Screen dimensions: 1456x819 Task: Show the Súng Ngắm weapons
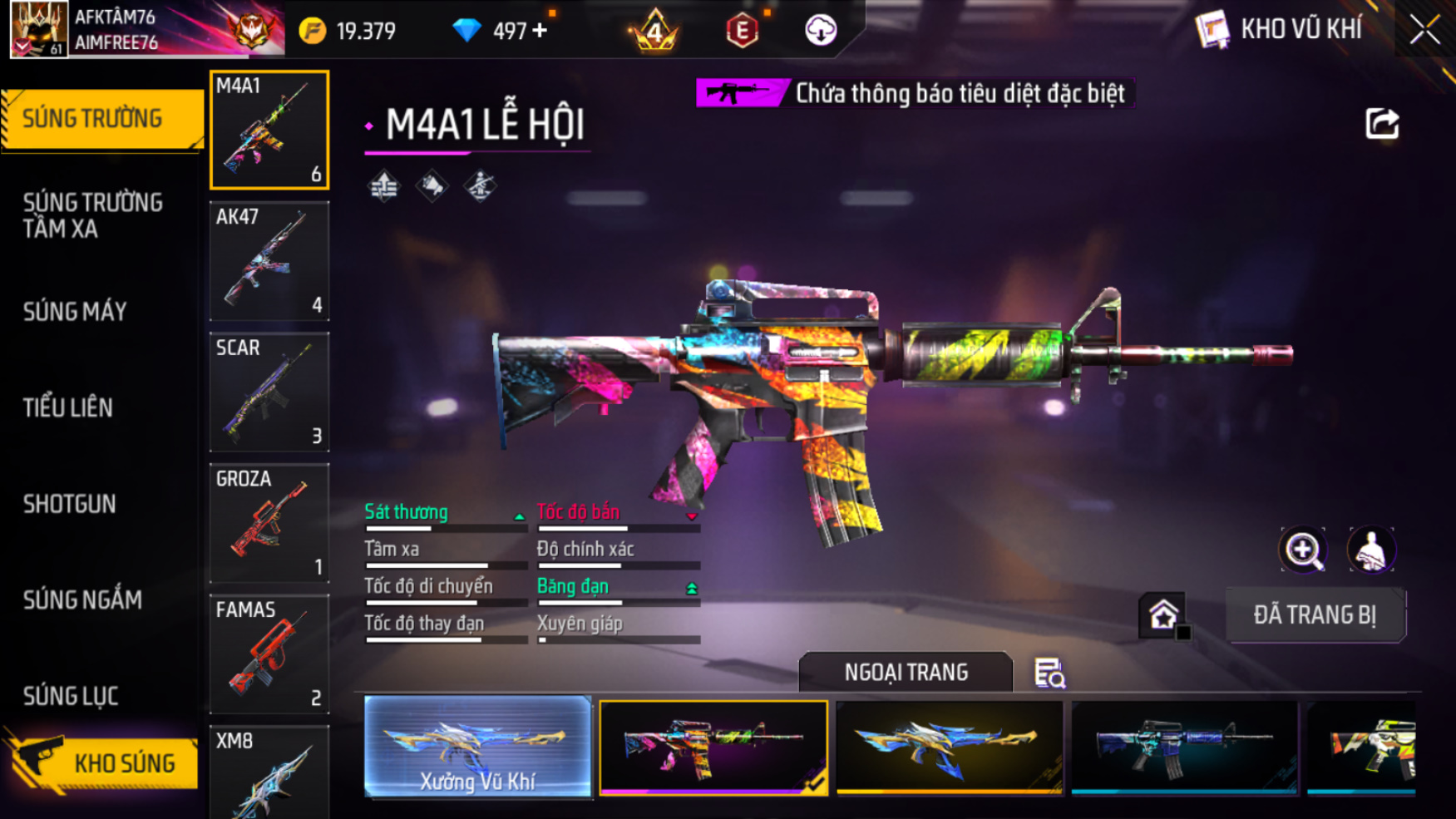point(82,599)
